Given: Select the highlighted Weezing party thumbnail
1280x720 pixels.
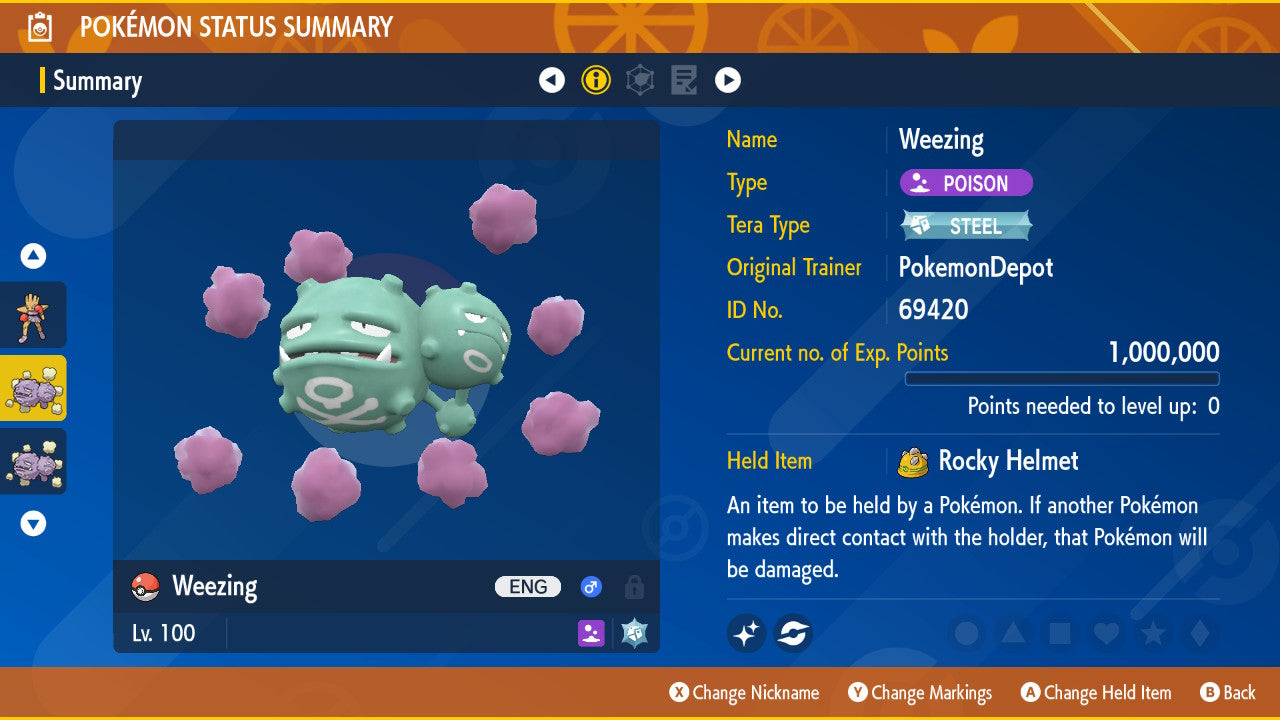Looking at the screenshot, I should pos(33,388).
